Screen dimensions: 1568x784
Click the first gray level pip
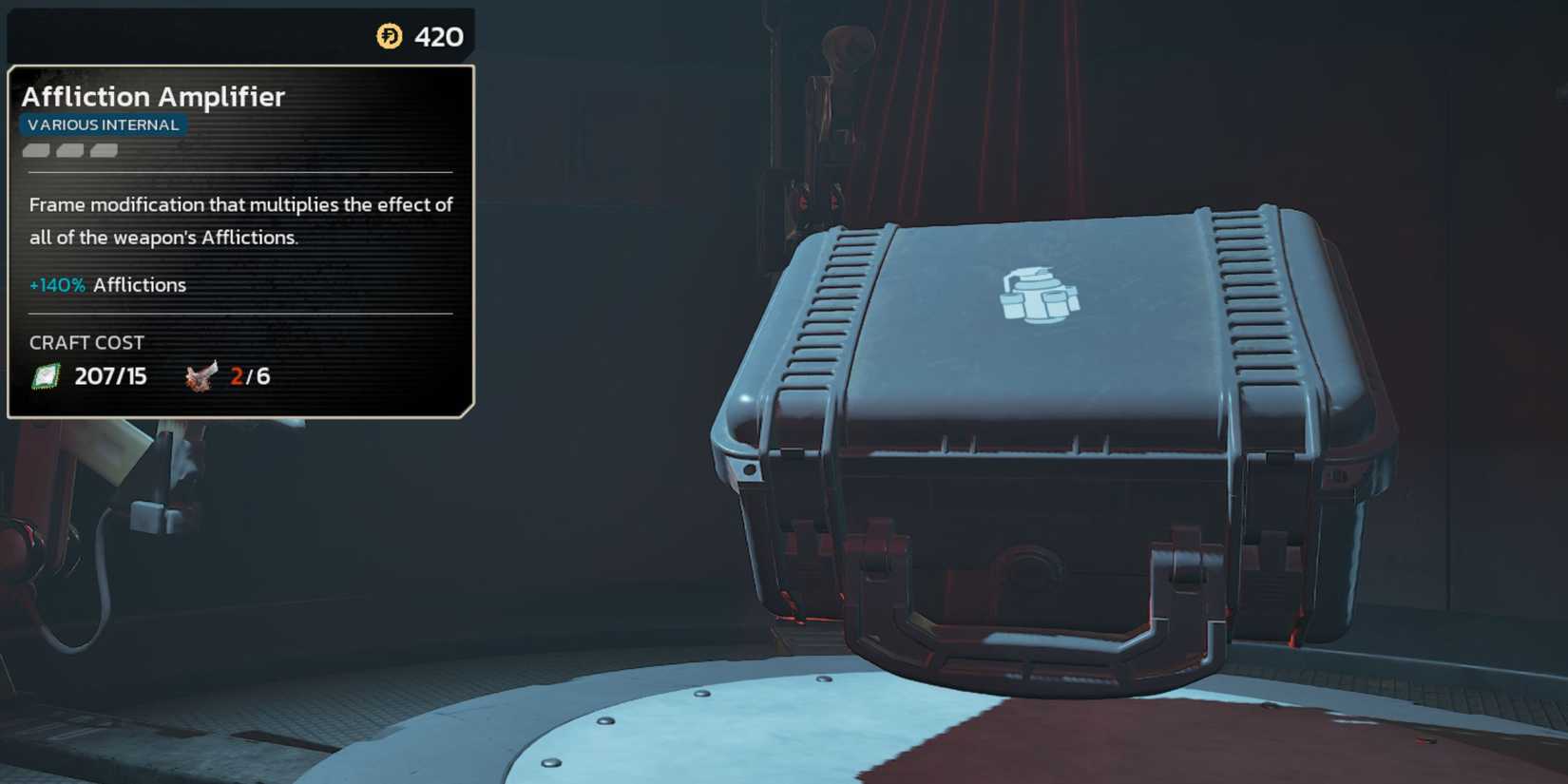tap(36, 152)
